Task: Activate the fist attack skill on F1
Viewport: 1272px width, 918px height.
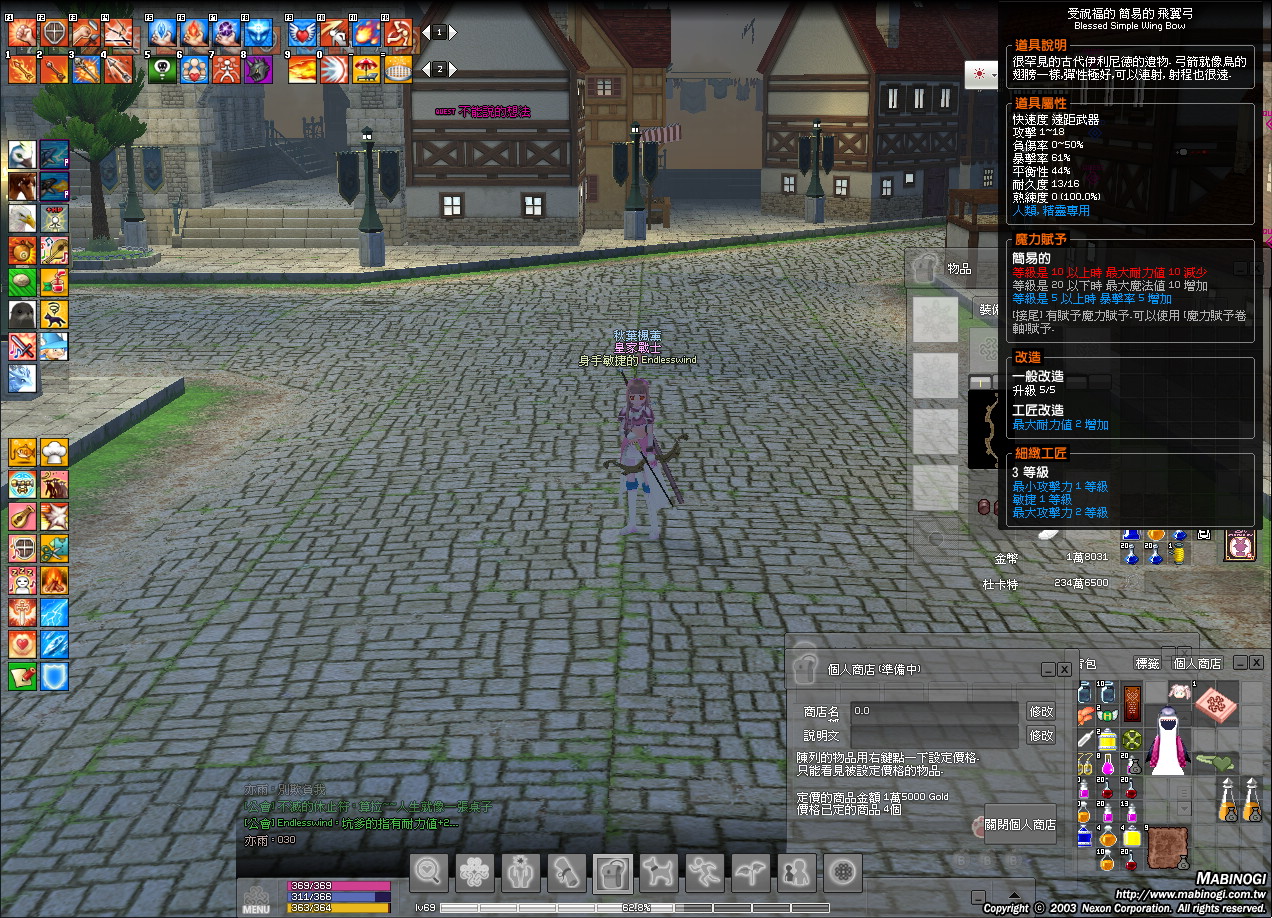Action: [23, 33]
